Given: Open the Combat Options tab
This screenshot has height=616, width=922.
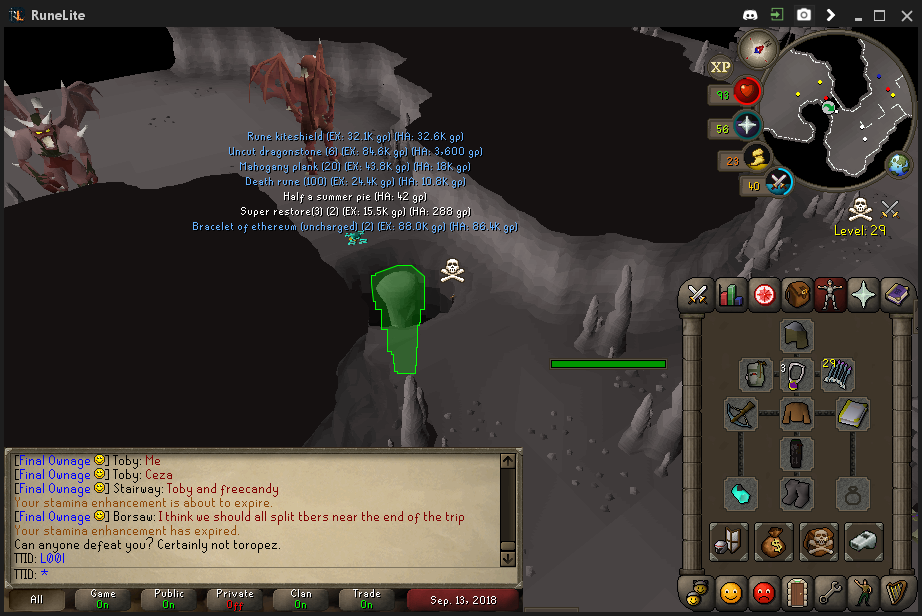Looking at the screenshot, I should tap(698, 295).
